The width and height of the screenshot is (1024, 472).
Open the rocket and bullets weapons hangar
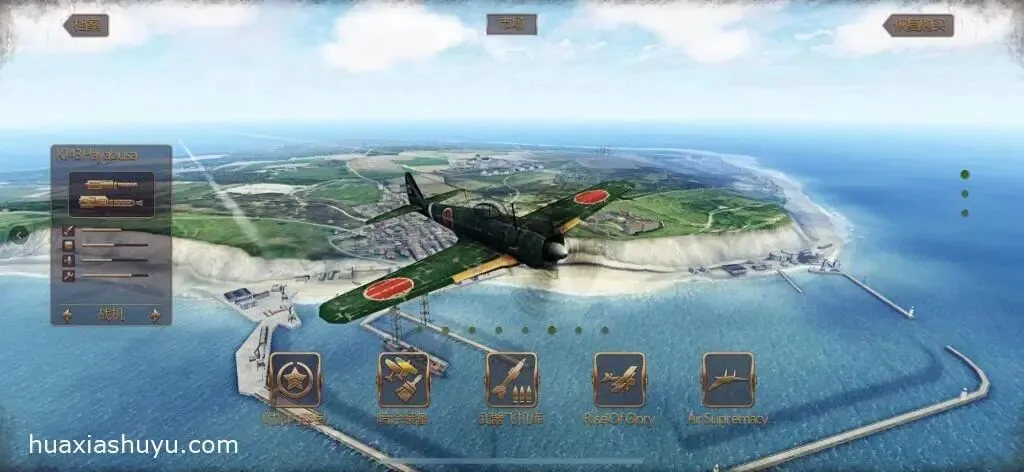coord(511,379)
